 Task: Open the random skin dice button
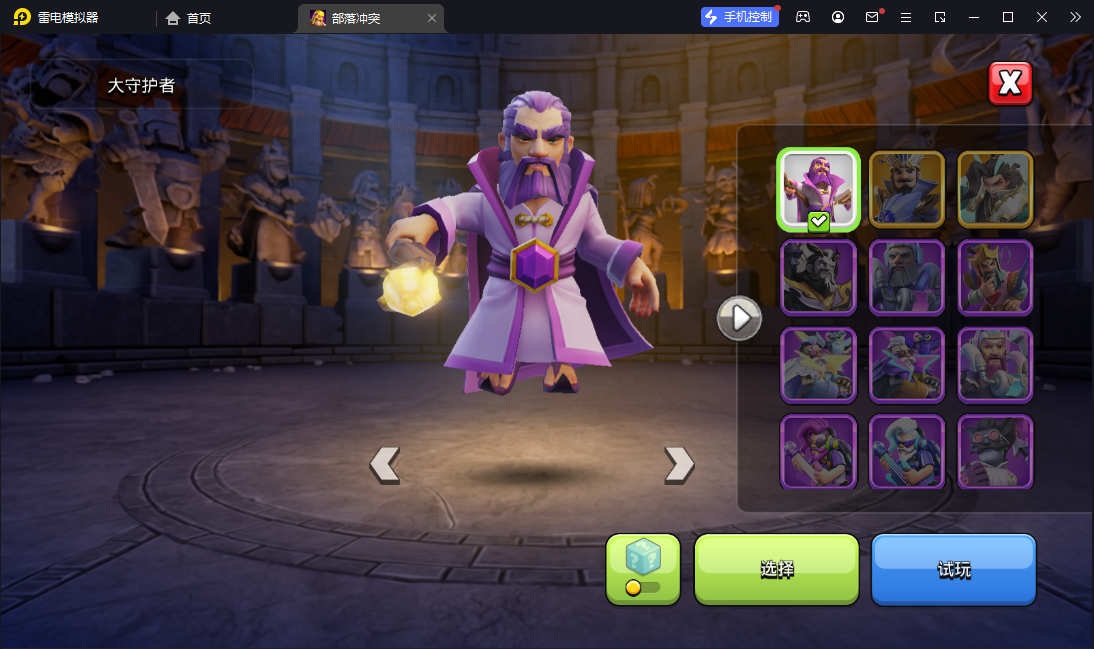click(643, 569)
